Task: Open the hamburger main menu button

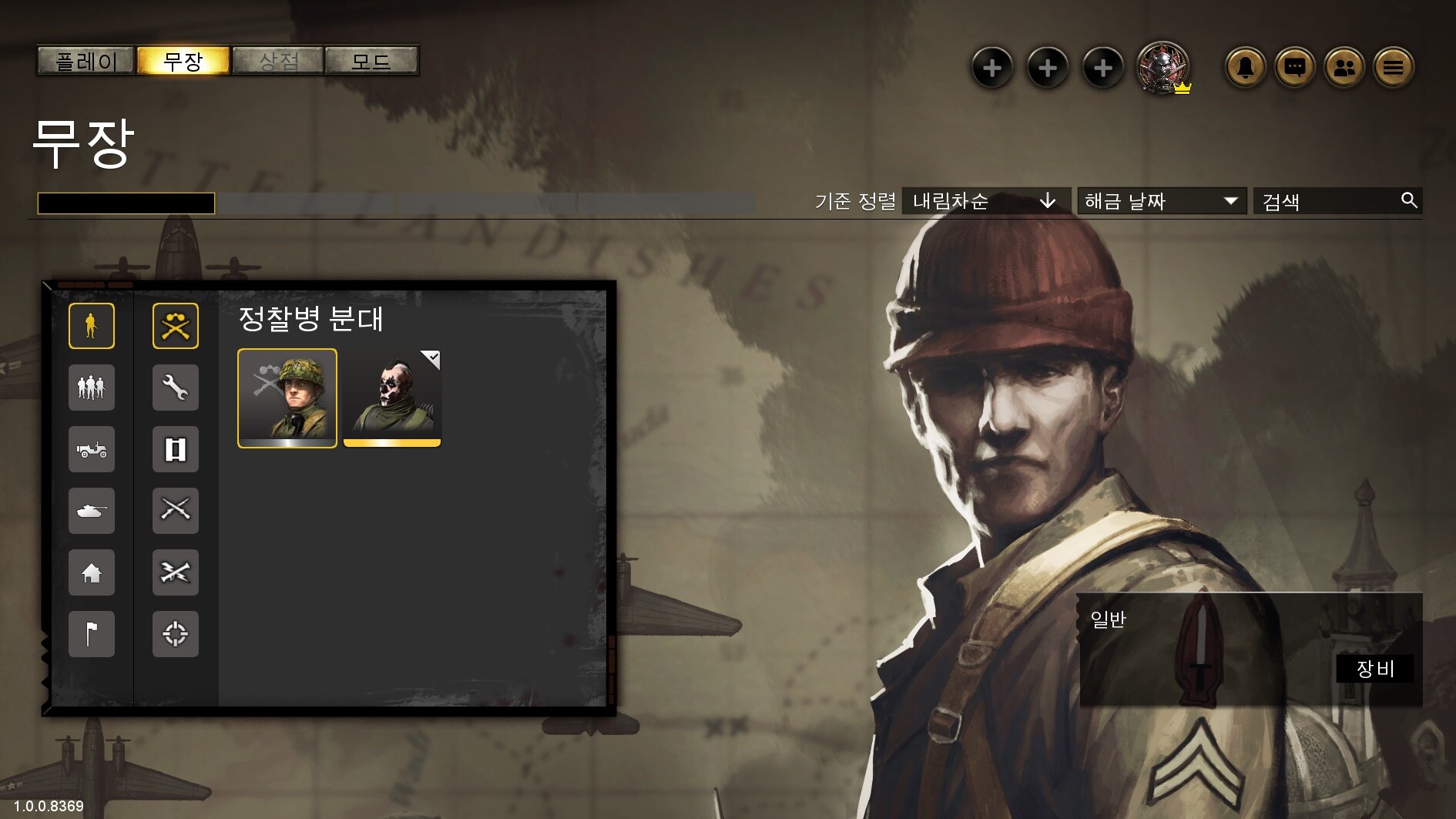Action: pyautogui.click(x=1393, y=68)
